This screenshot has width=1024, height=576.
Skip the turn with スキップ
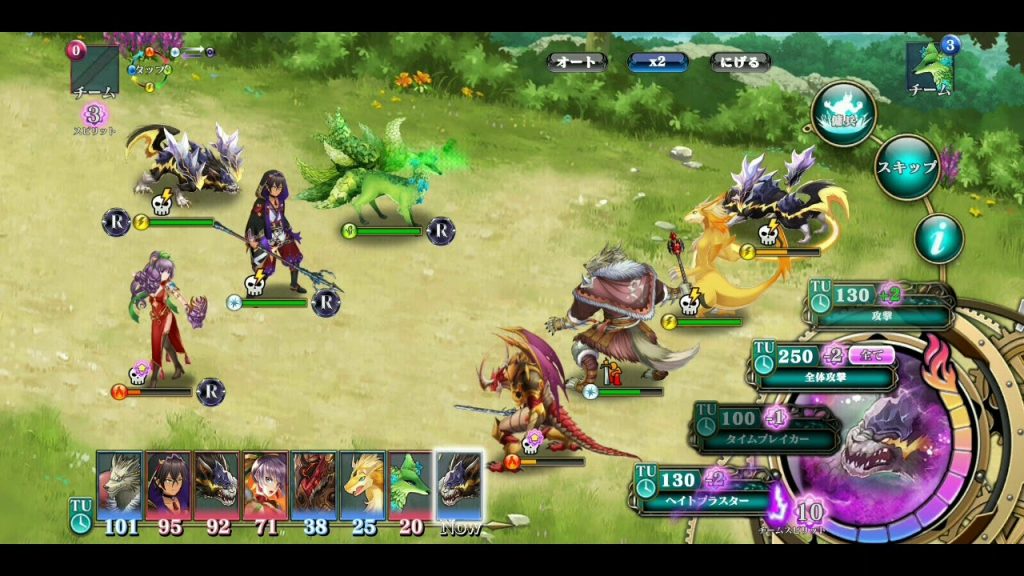pyautogui.click(x=907, y=167)
